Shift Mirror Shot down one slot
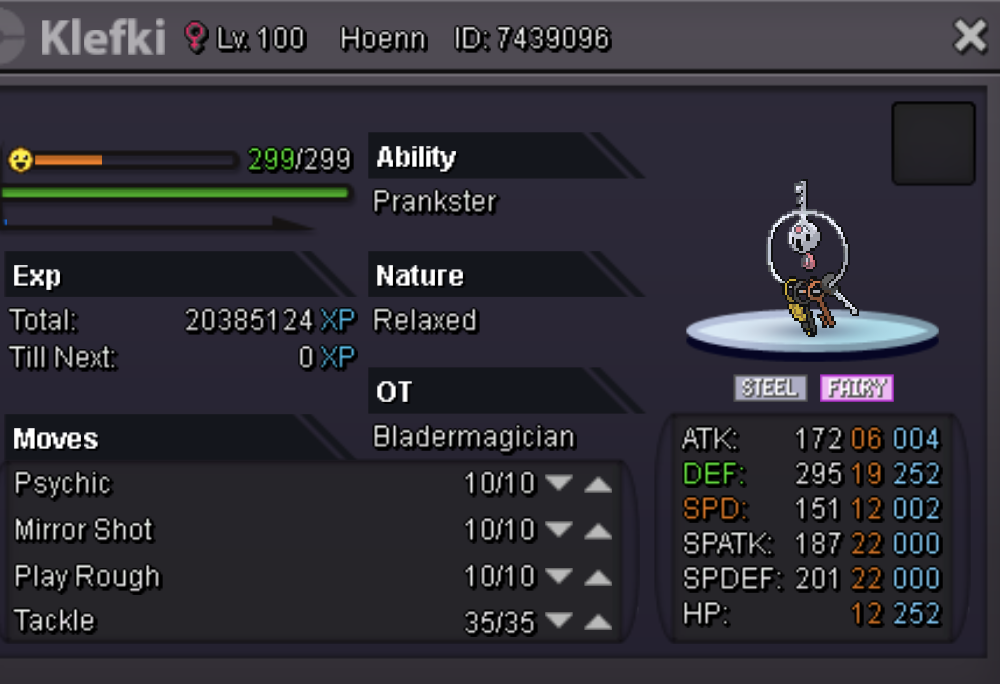 (559, 530)
